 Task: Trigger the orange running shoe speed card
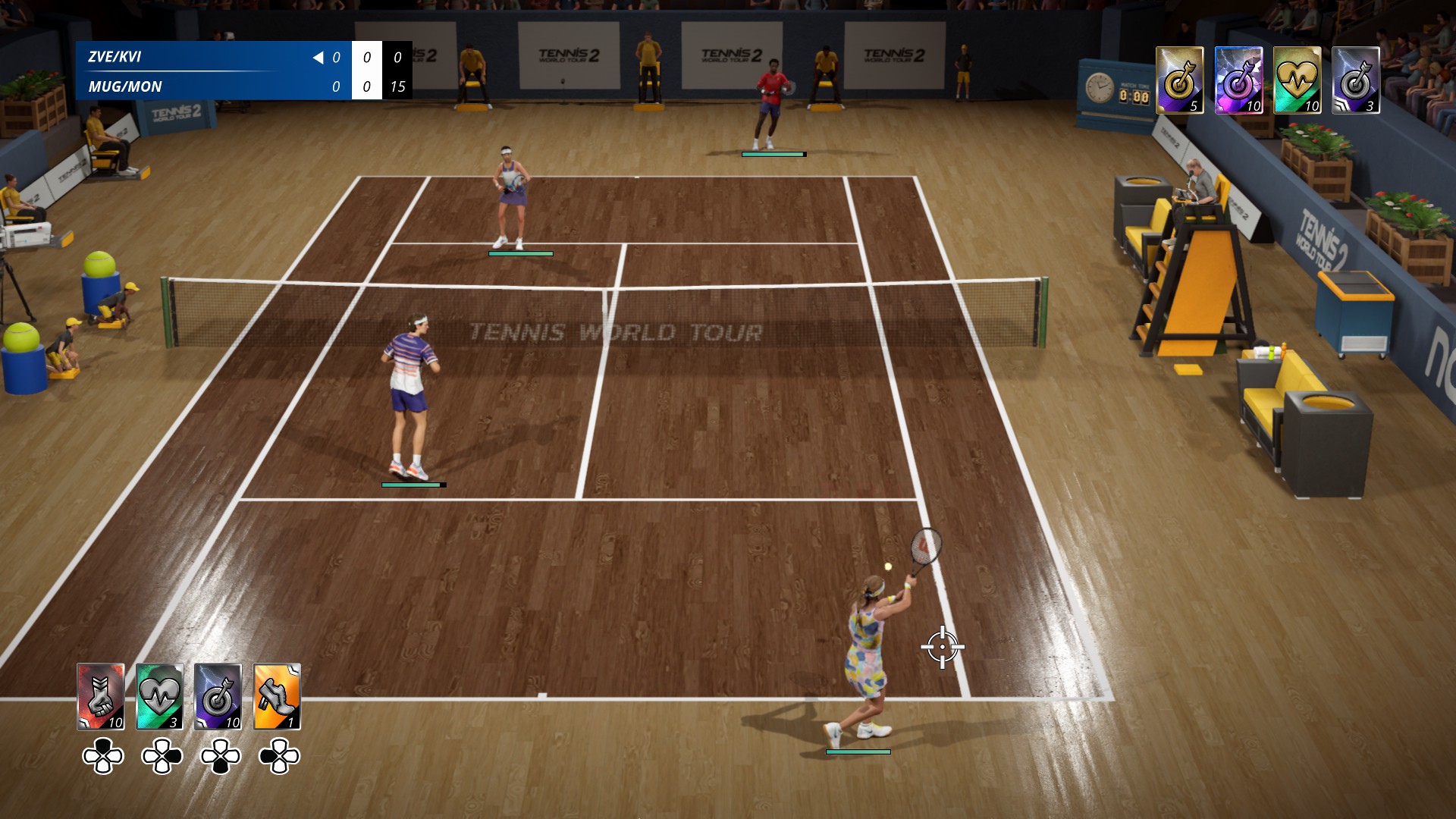click(277, 697)
